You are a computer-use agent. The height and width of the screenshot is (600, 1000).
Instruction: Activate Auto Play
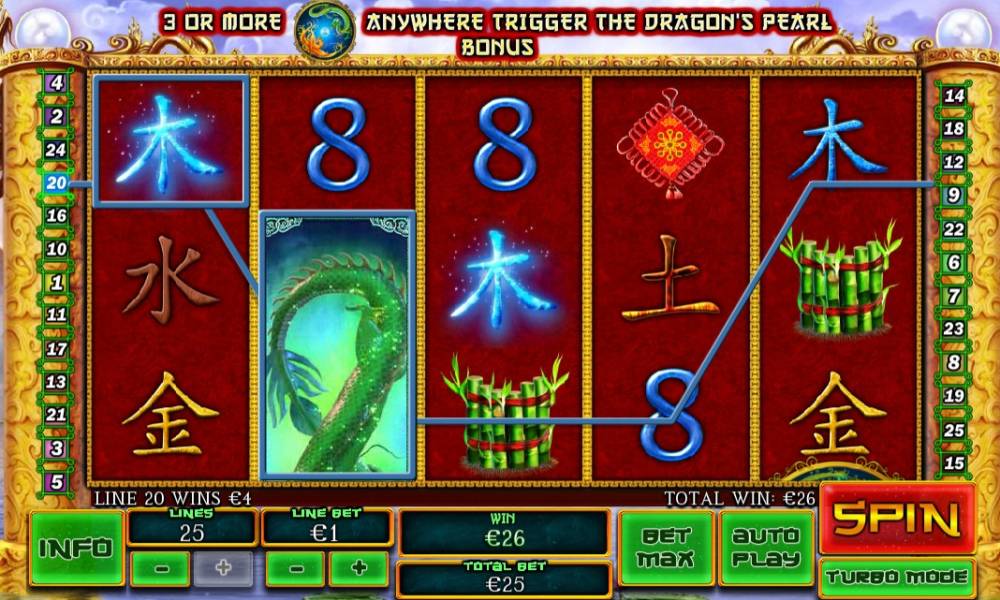[766, 547]
